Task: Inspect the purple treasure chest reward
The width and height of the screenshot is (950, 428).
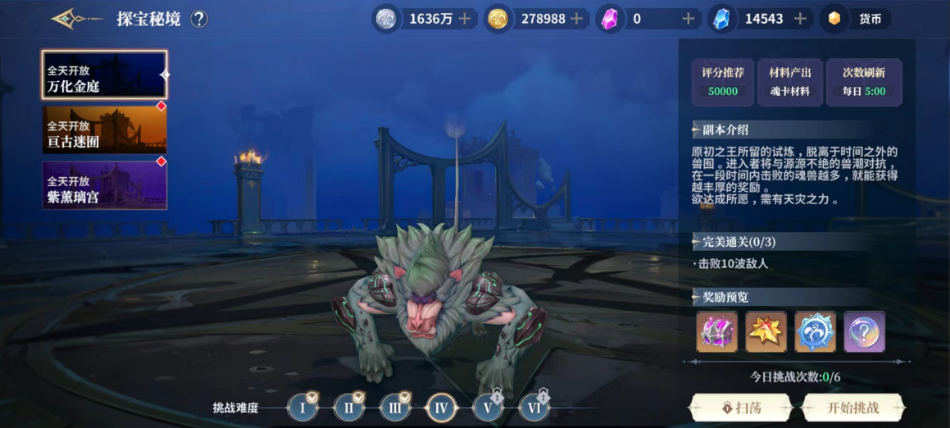Action: click(717, 332)
